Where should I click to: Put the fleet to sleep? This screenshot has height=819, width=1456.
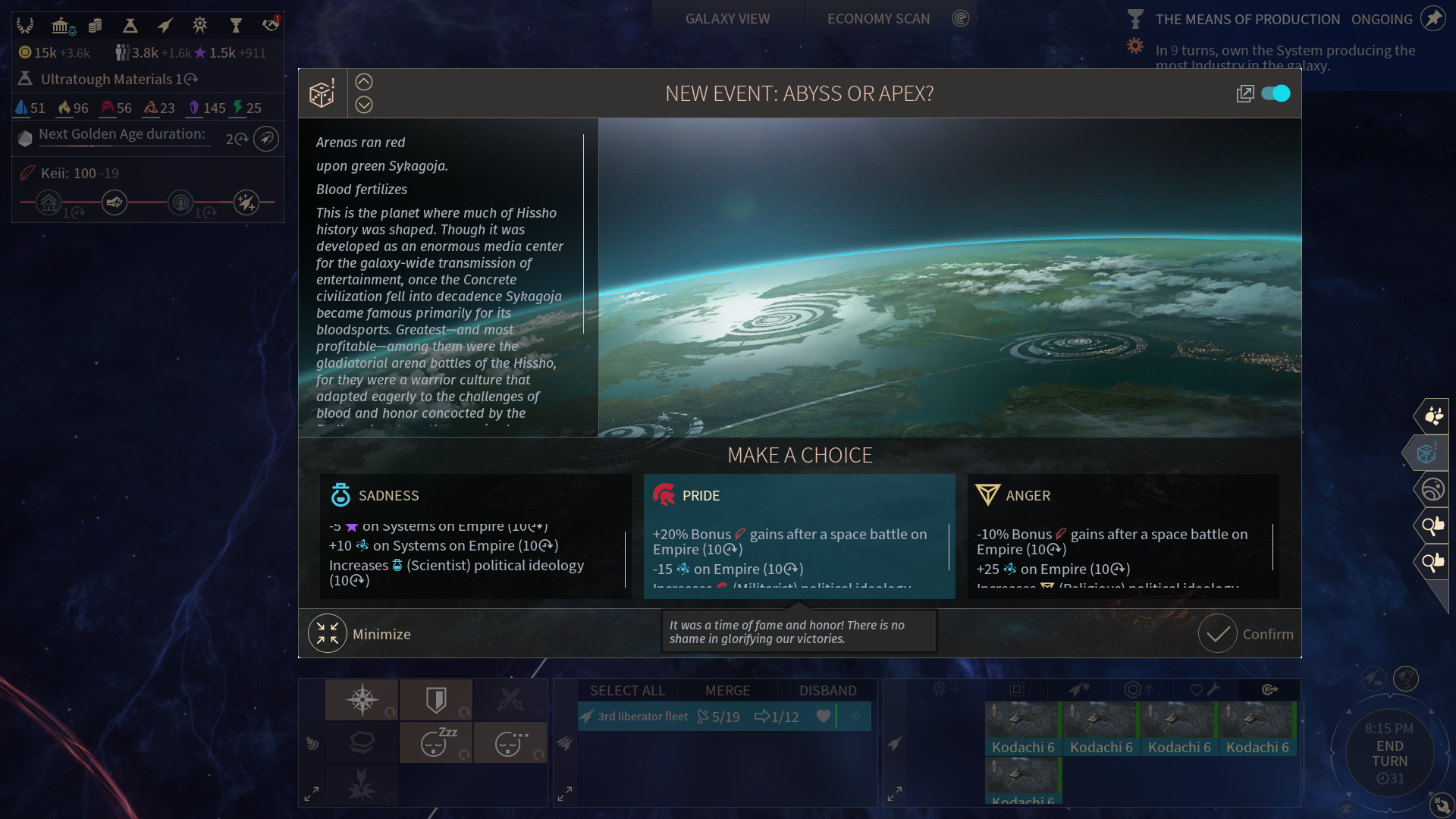tap(436, 742)
